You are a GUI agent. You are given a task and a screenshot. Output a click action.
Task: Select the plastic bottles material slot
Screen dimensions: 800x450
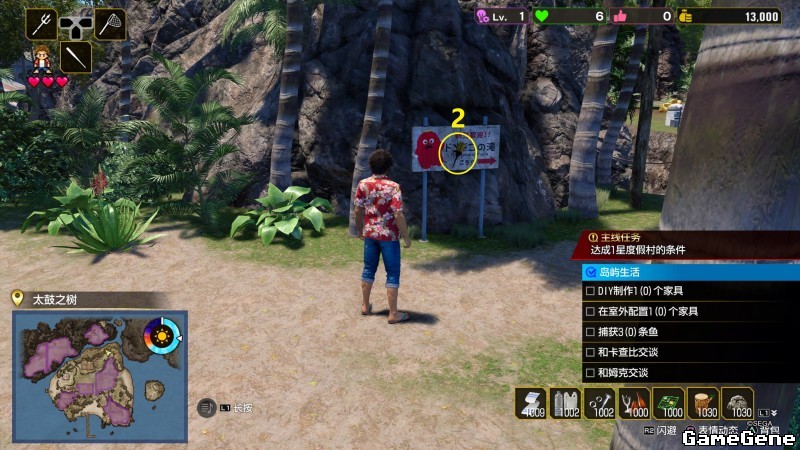click(x=567, y=402)
